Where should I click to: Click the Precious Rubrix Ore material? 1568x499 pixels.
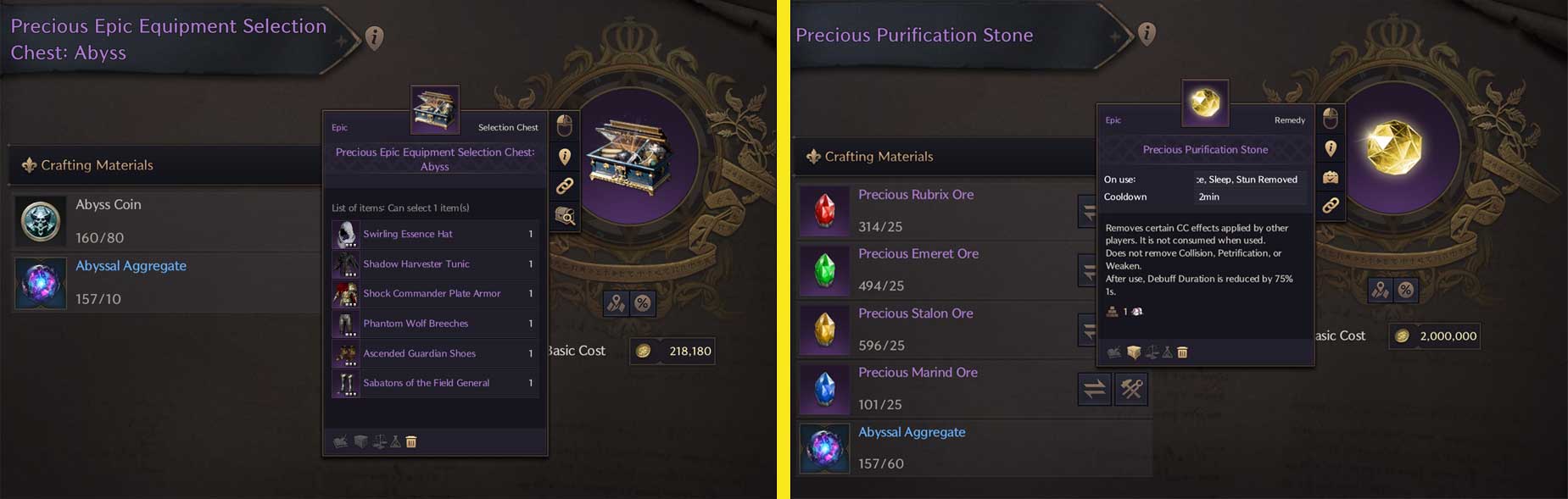click(x=824, y=210)
